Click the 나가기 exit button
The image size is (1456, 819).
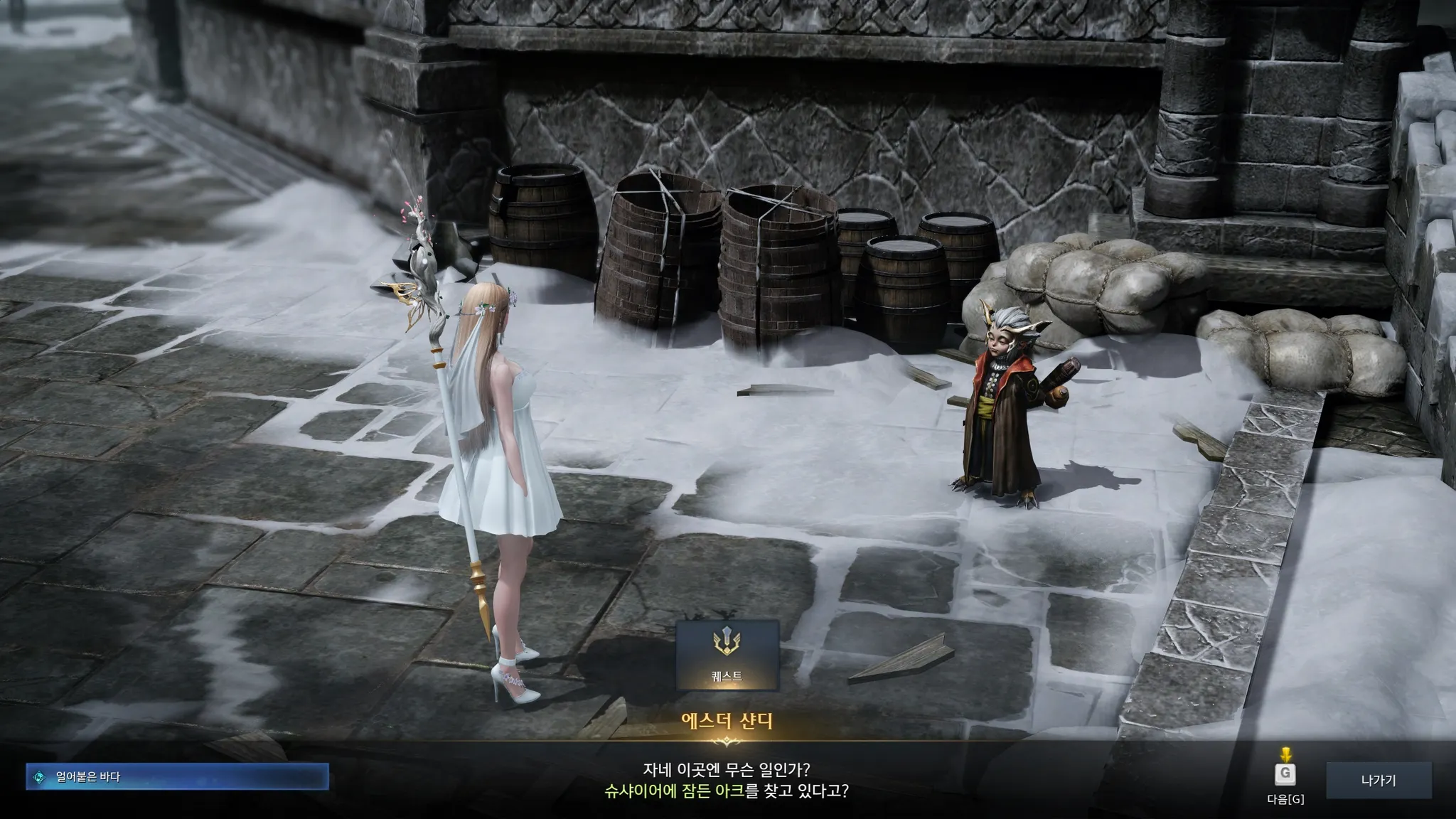click(x=1378, y=781)
